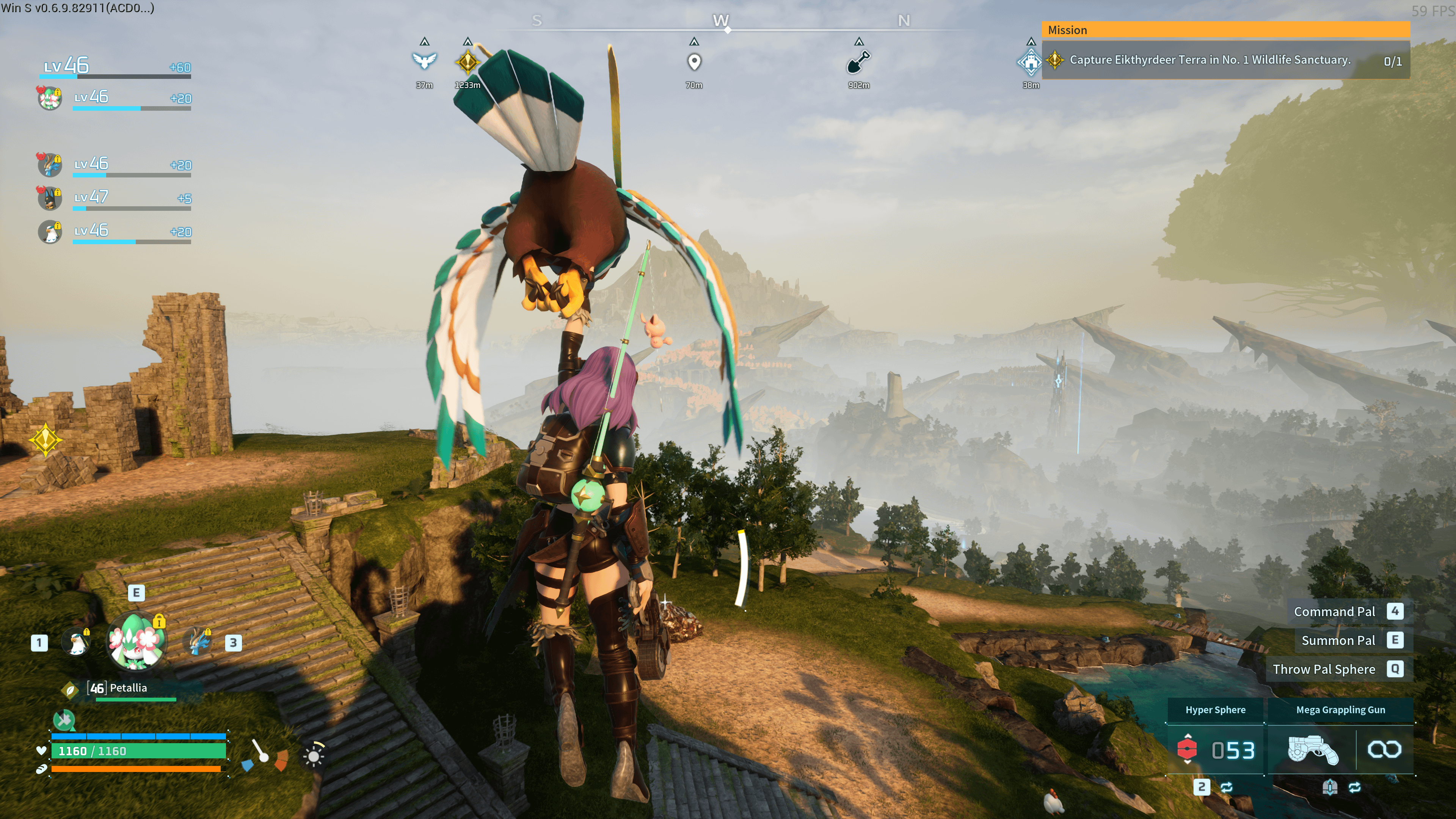Image resolution: width=1456 pixels, height=819 pixels.
Task: Click the Summon Pal action label
Action: coord(1338,640)
